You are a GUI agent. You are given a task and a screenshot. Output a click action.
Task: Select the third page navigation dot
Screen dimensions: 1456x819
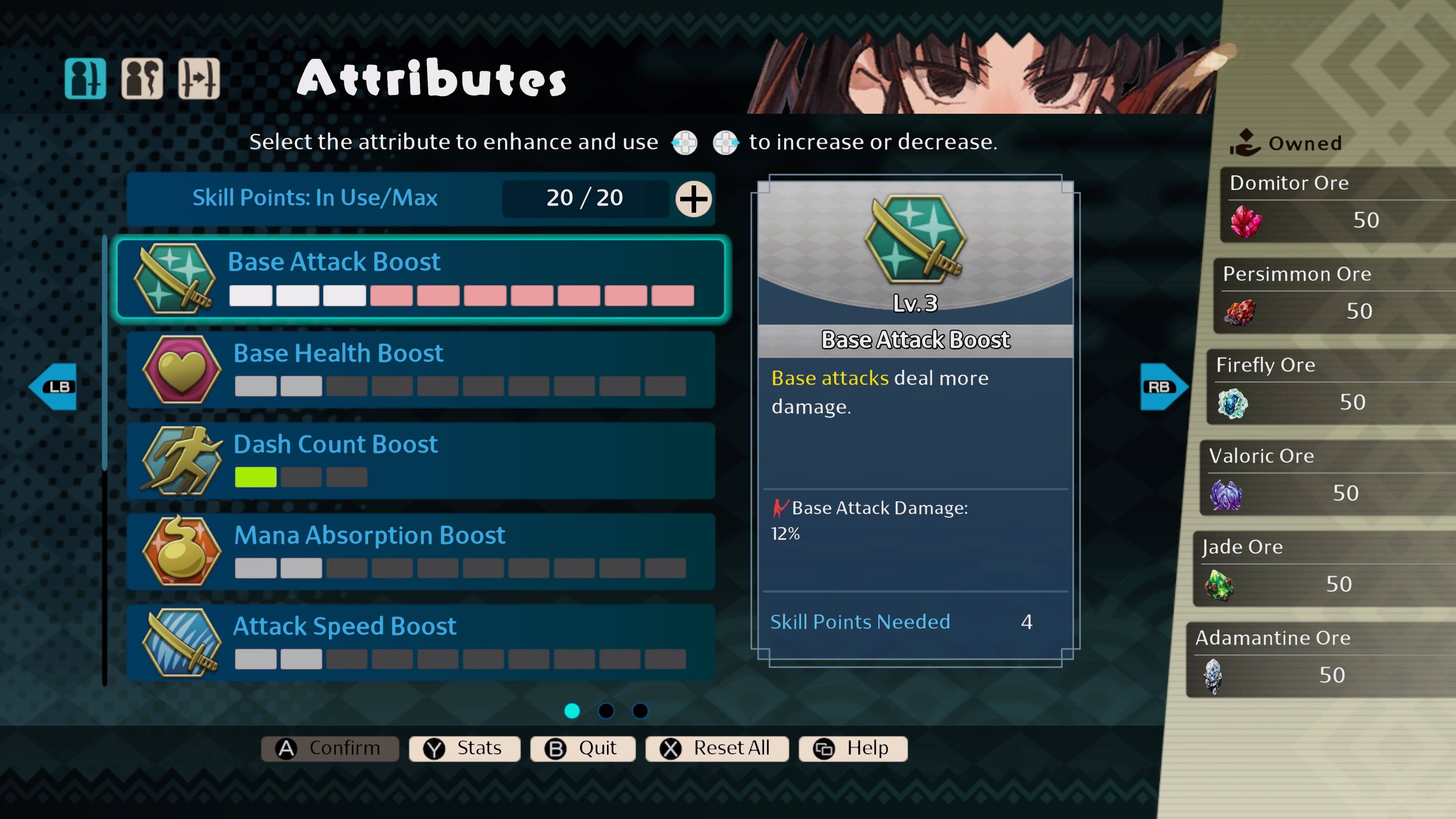click(x=640, y=711)
